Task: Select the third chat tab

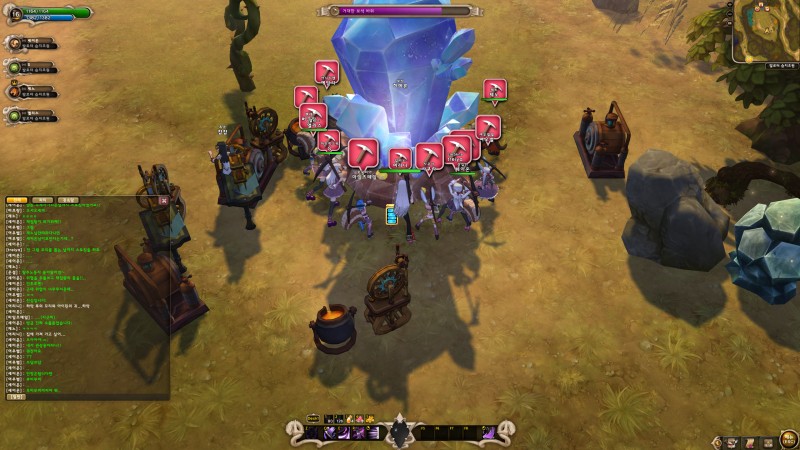Action: click(x=66, y=200)
